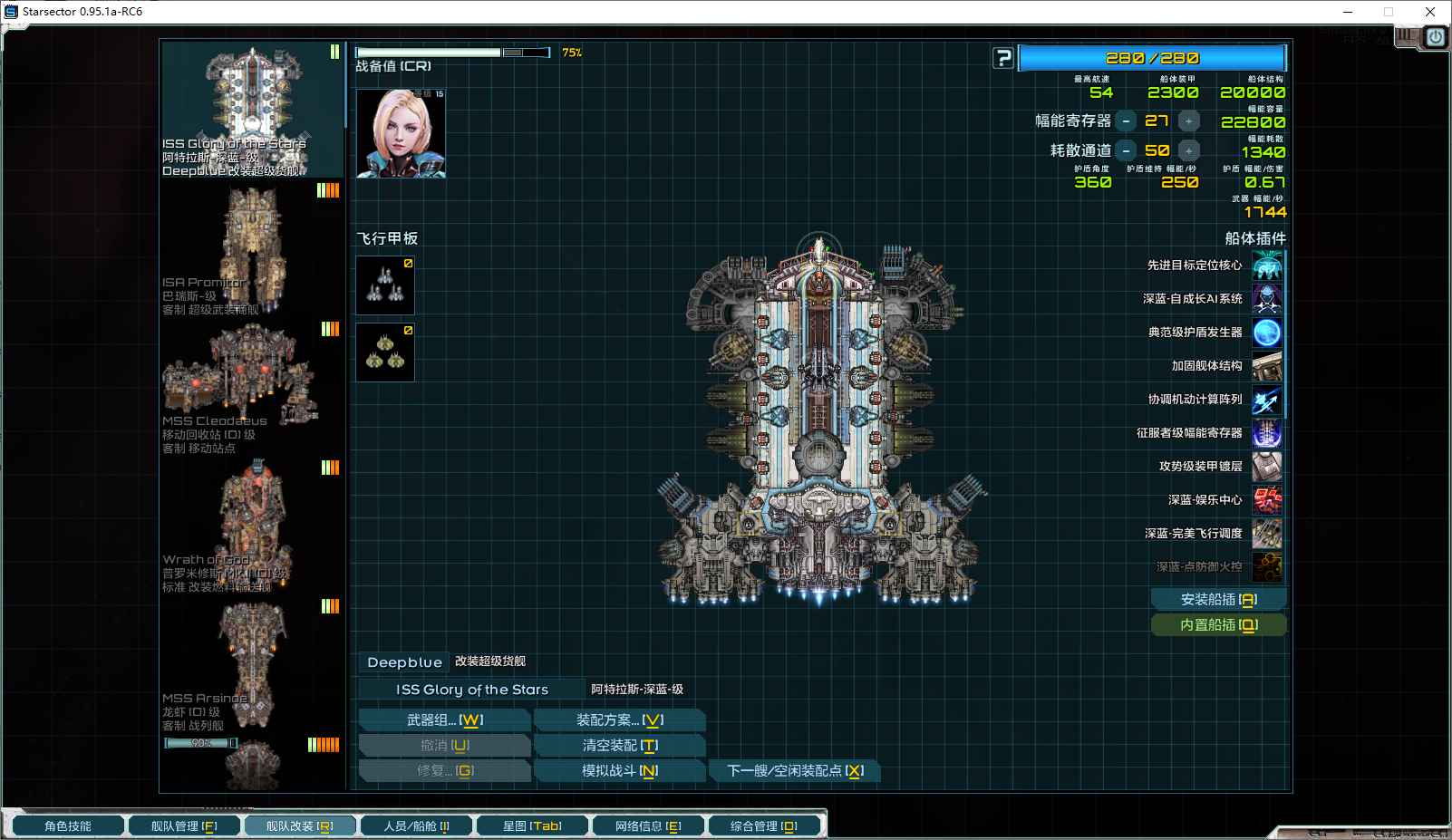This screenshot has height=840, width=1452.
Task: Open the 武器组 weapon groups button
Action: point(444,720)
